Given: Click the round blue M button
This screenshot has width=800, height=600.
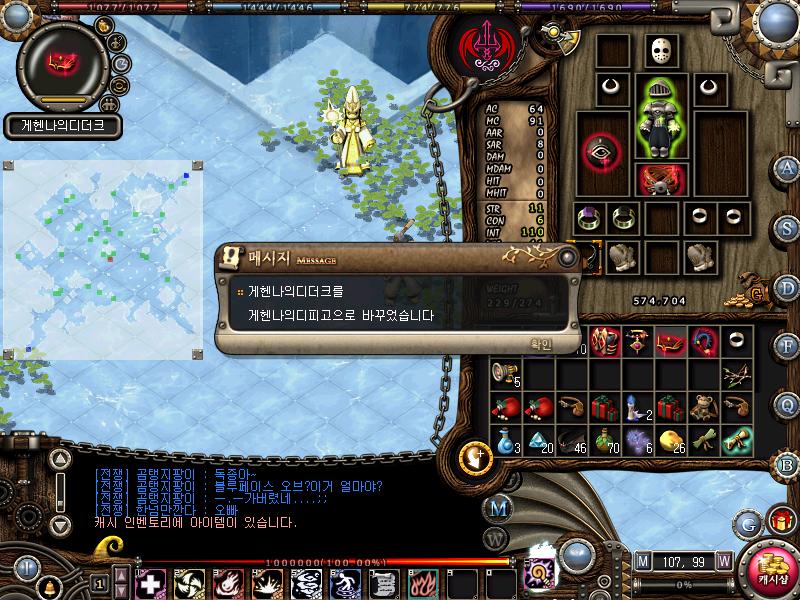Looking at the screenshot, I should [x=500, y=507].
